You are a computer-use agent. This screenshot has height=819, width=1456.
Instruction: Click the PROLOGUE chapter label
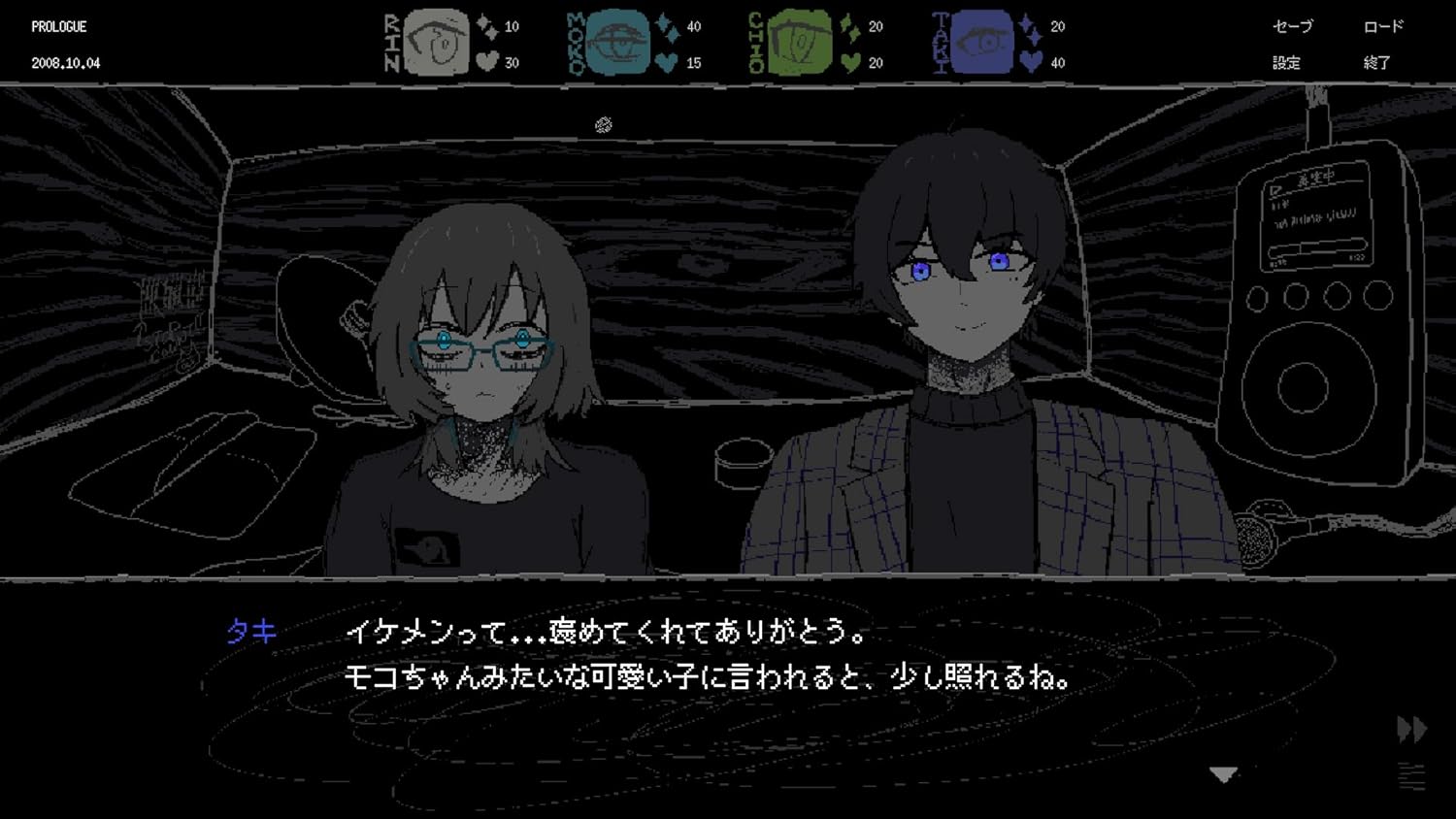(x=58, y=26)
